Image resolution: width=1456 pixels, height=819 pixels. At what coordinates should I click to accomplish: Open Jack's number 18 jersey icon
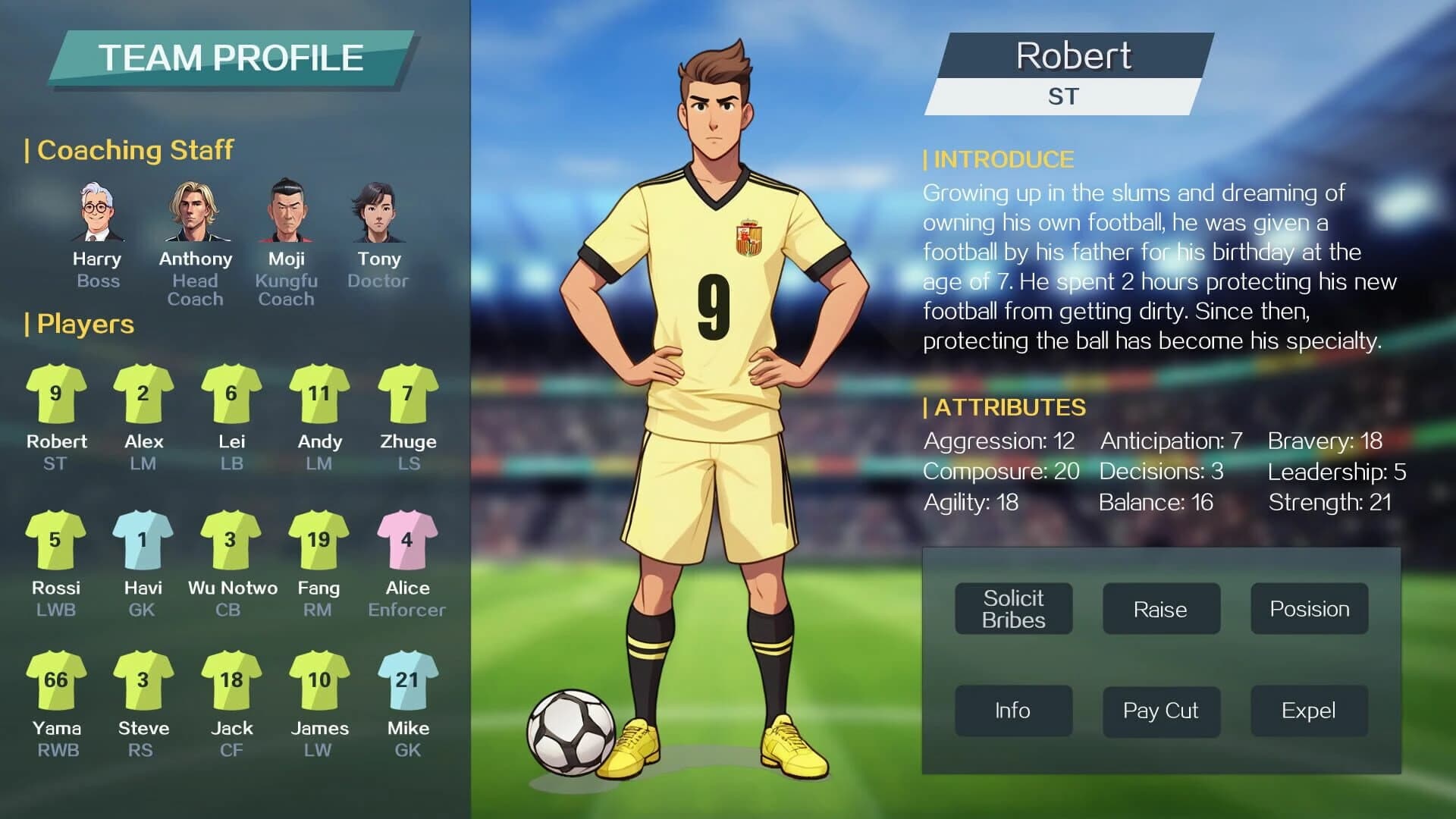[231, 681]
